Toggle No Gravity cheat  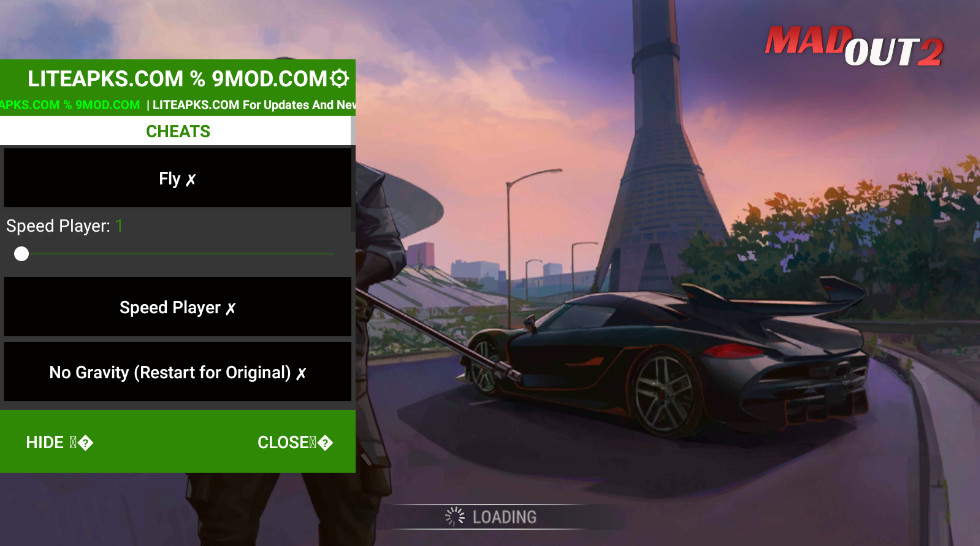click(x=177, y=372)
